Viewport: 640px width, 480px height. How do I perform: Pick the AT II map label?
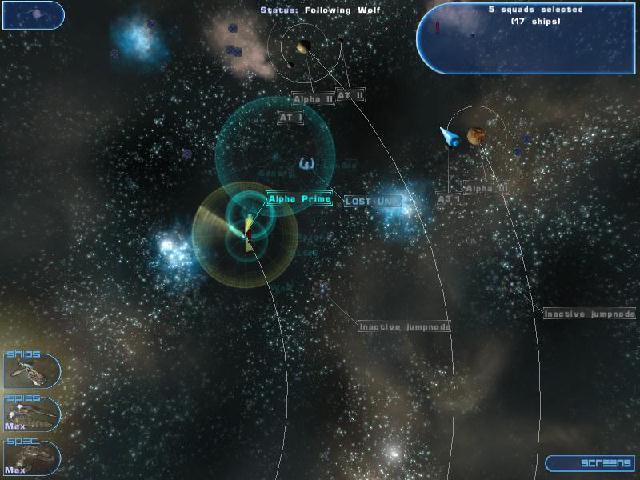(351, 96)
